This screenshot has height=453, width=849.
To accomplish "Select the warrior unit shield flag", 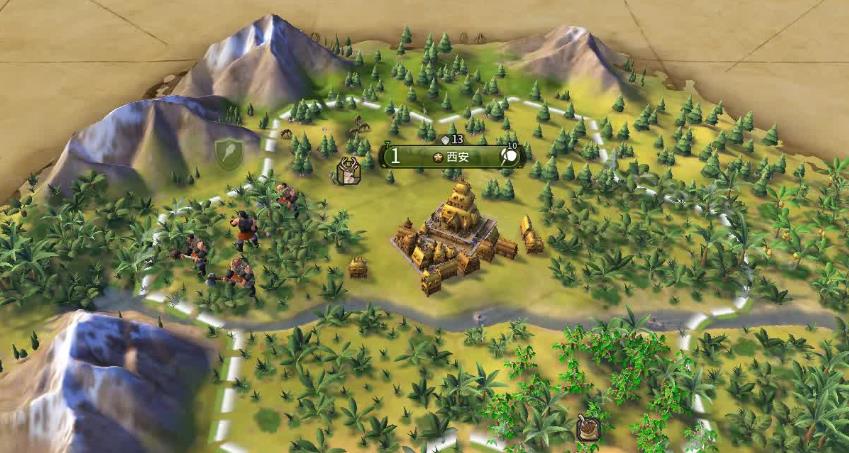I will point(228,152).
